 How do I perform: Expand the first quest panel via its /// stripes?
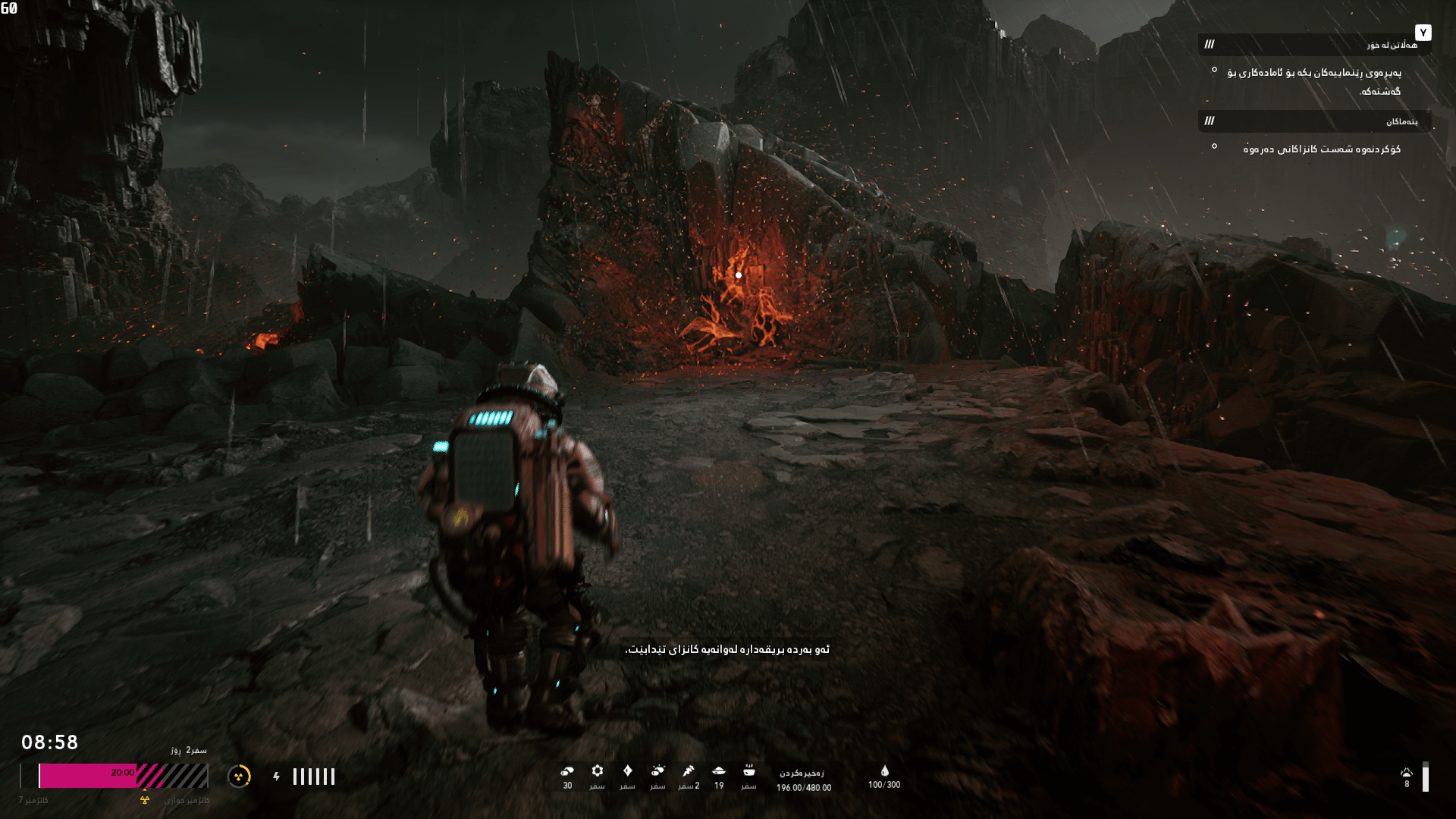1210,45
